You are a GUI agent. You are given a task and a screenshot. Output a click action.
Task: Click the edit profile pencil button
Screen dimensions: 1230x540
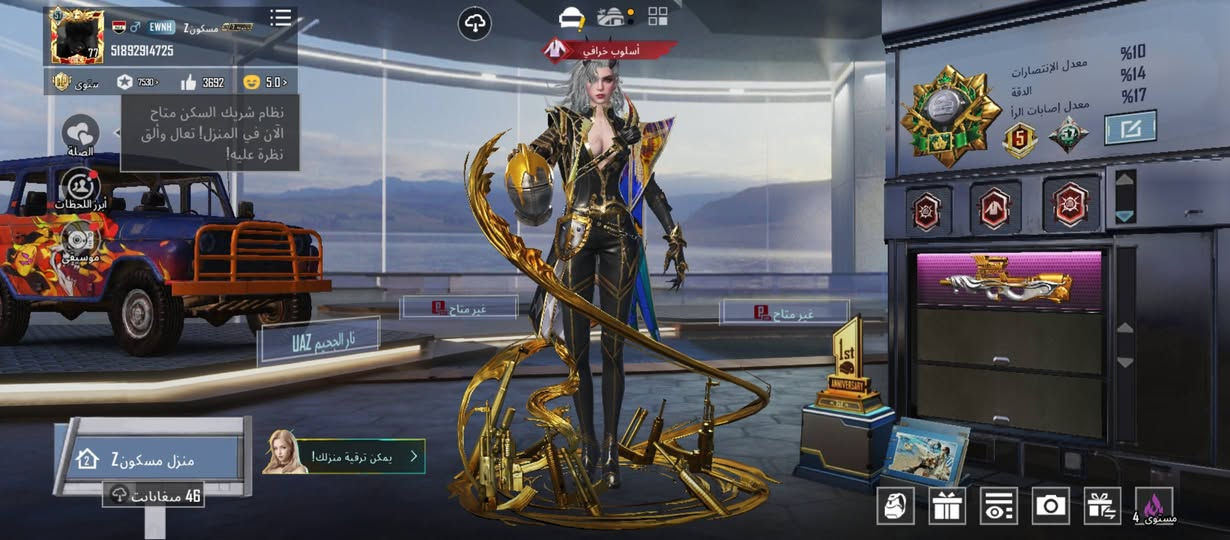coord(1130,127)
